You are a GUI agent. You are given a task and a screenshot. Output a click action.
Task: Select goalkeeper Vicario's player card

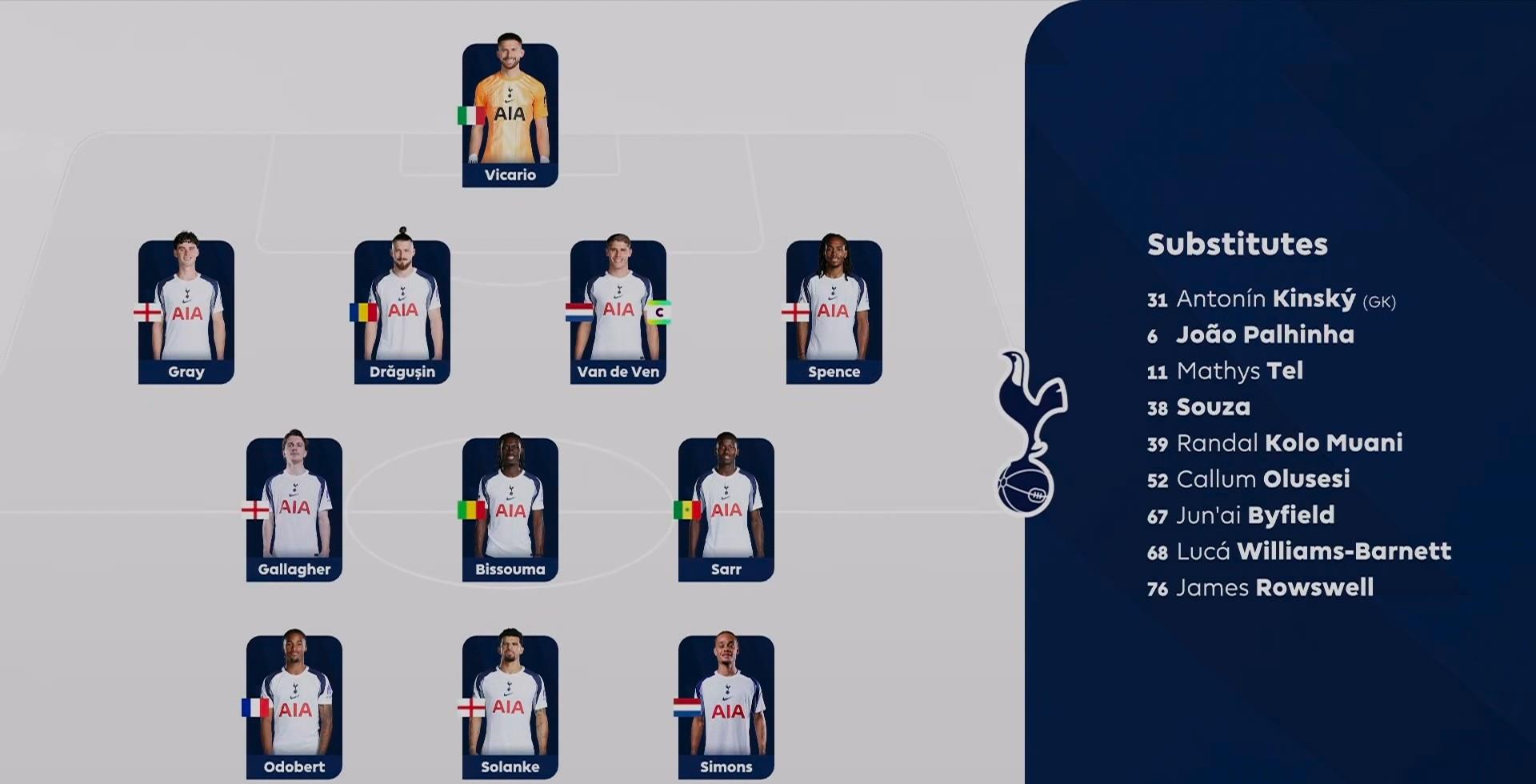tap(510, 115)
